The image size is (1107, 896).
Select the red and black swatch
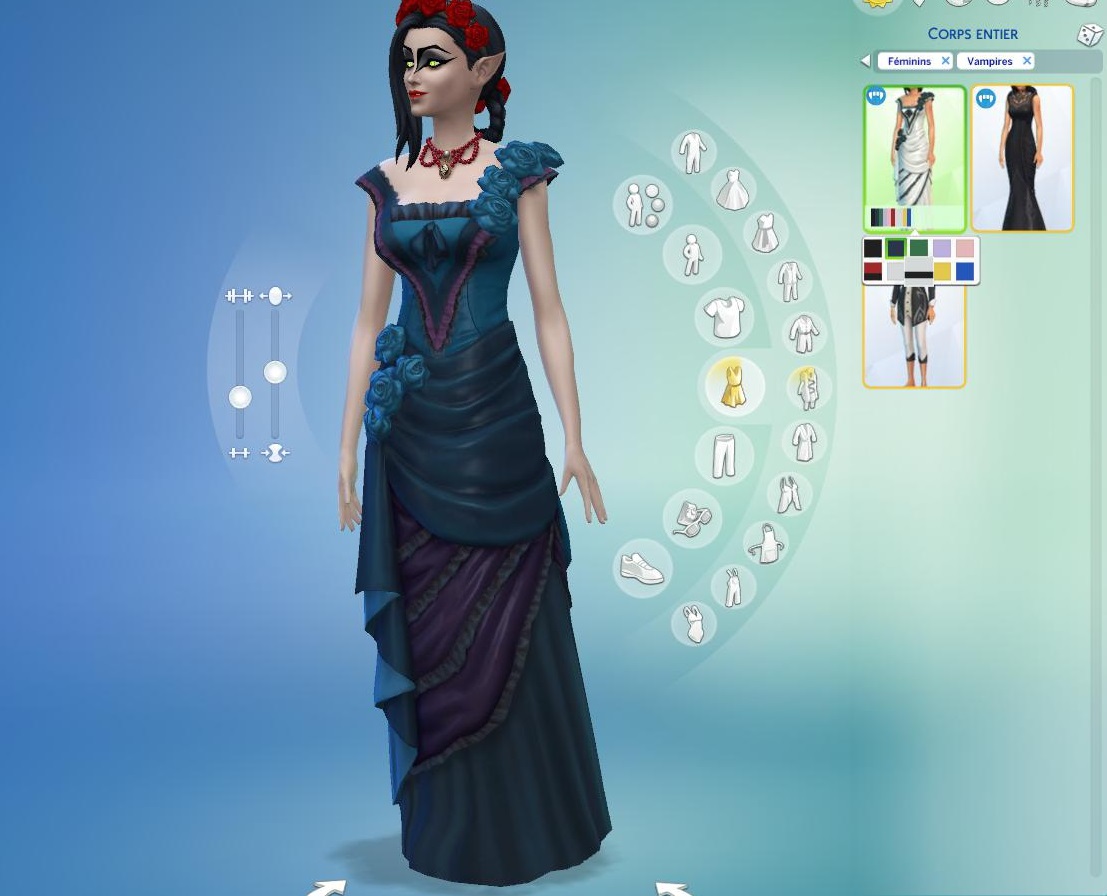pos(873,271)
